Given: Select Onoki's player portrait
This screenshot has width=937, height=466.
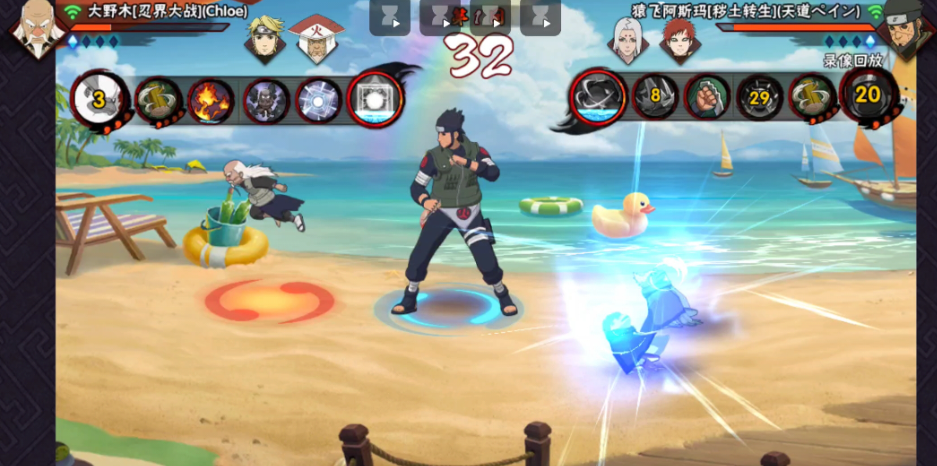Looking at the screenshot, I should (x=33, y=25).
